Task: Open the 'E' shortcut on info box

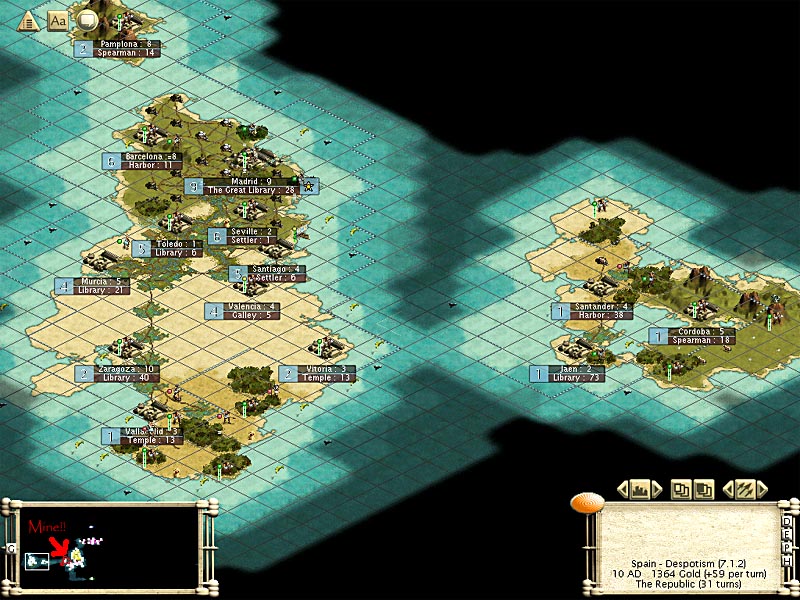Action: pos(787,535)
